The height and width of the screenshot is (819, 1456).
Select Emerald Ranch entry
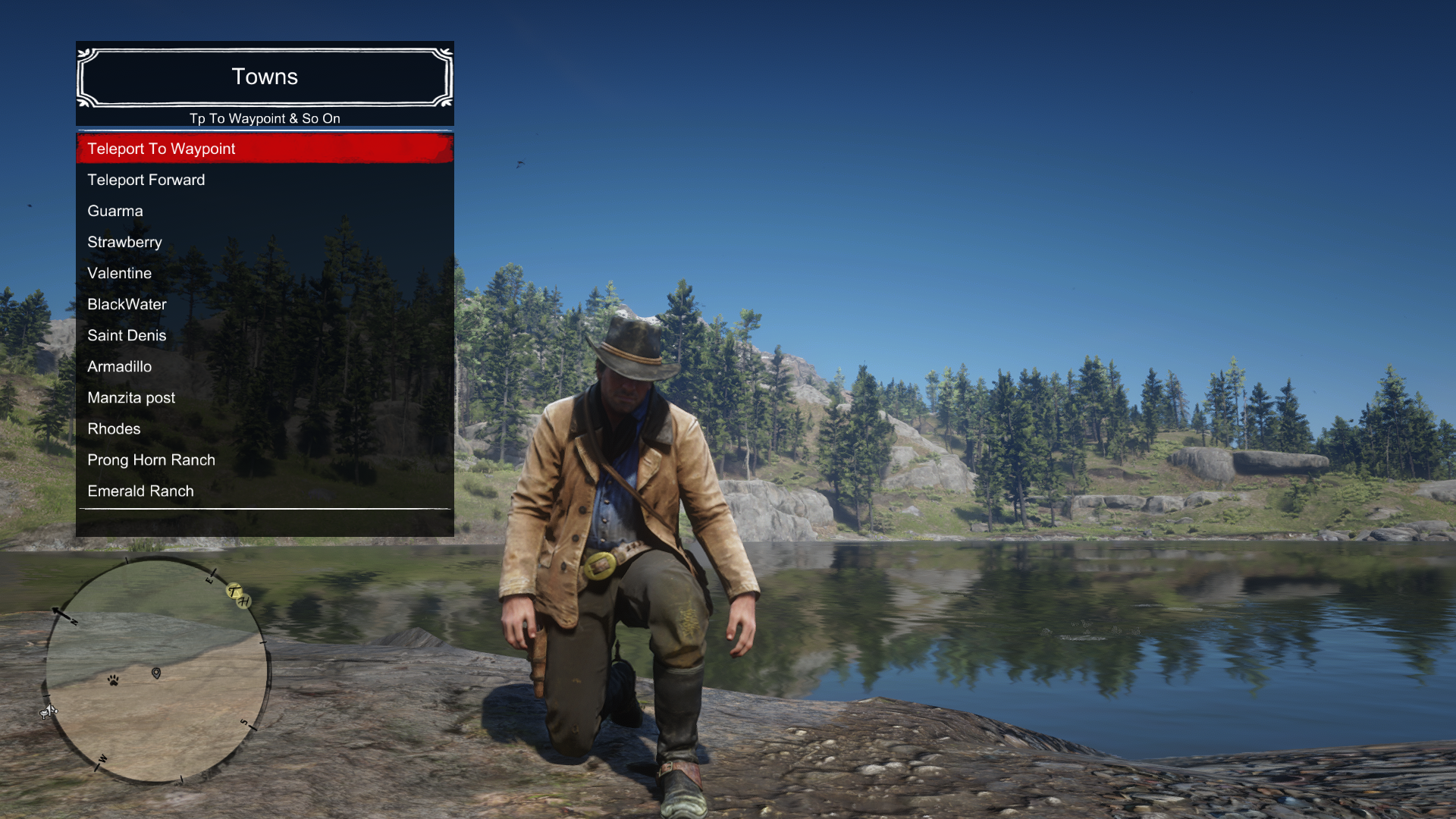(x=265, y=491)
